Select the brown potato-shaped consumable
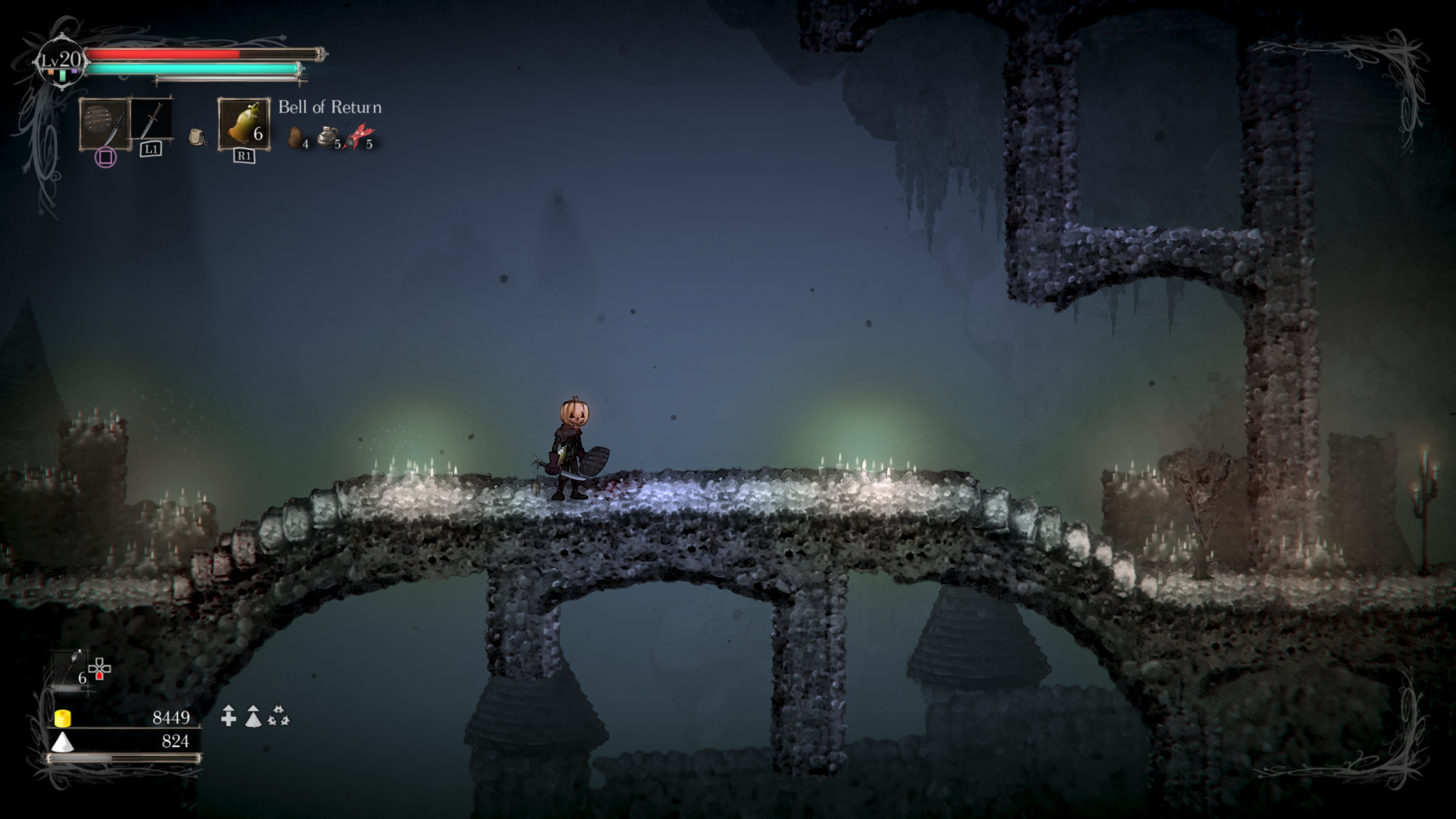 (297, 137)
